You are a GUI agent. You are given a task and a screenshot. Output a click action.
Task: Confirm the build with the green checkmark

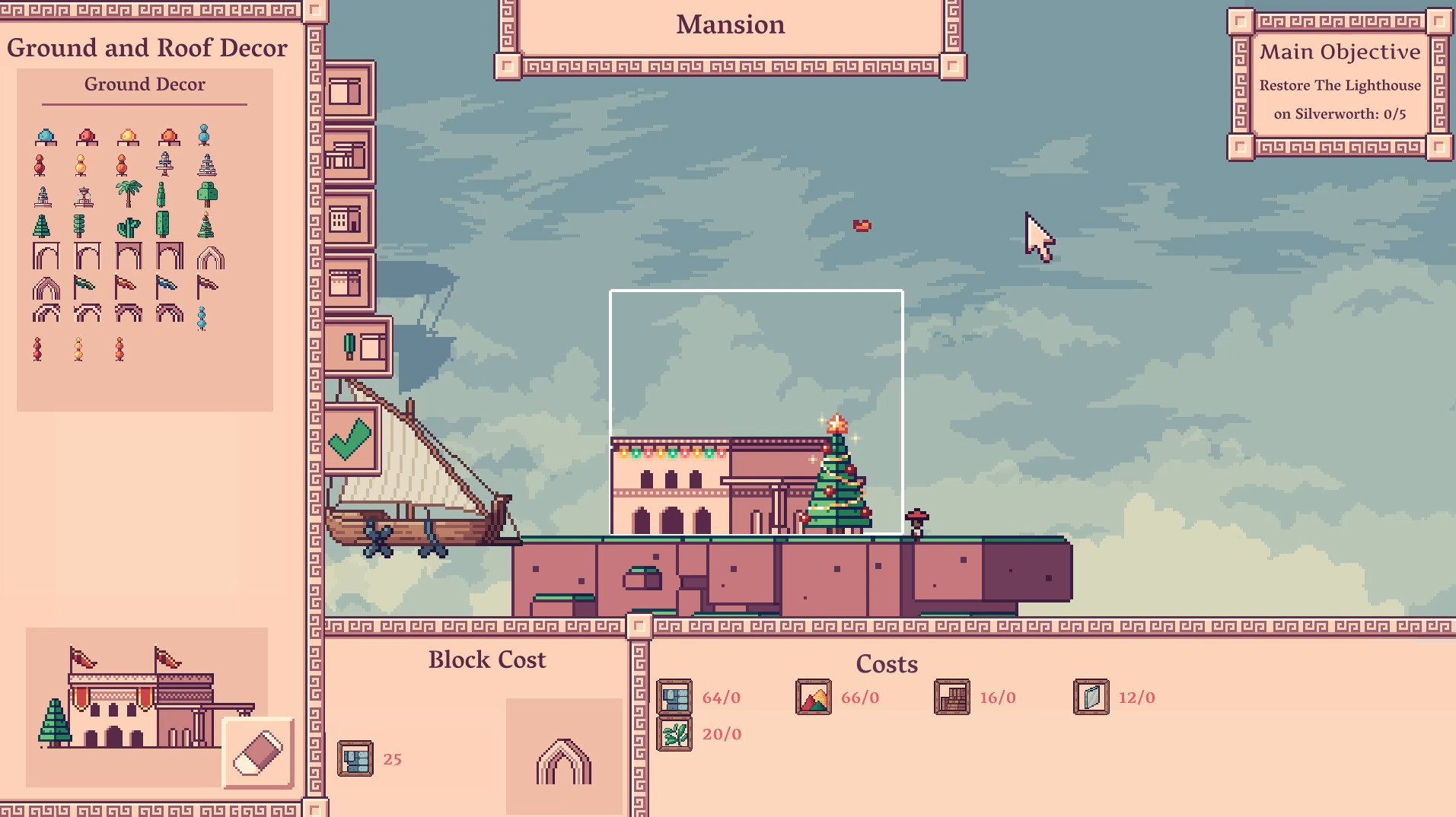[x=351, y=440]
